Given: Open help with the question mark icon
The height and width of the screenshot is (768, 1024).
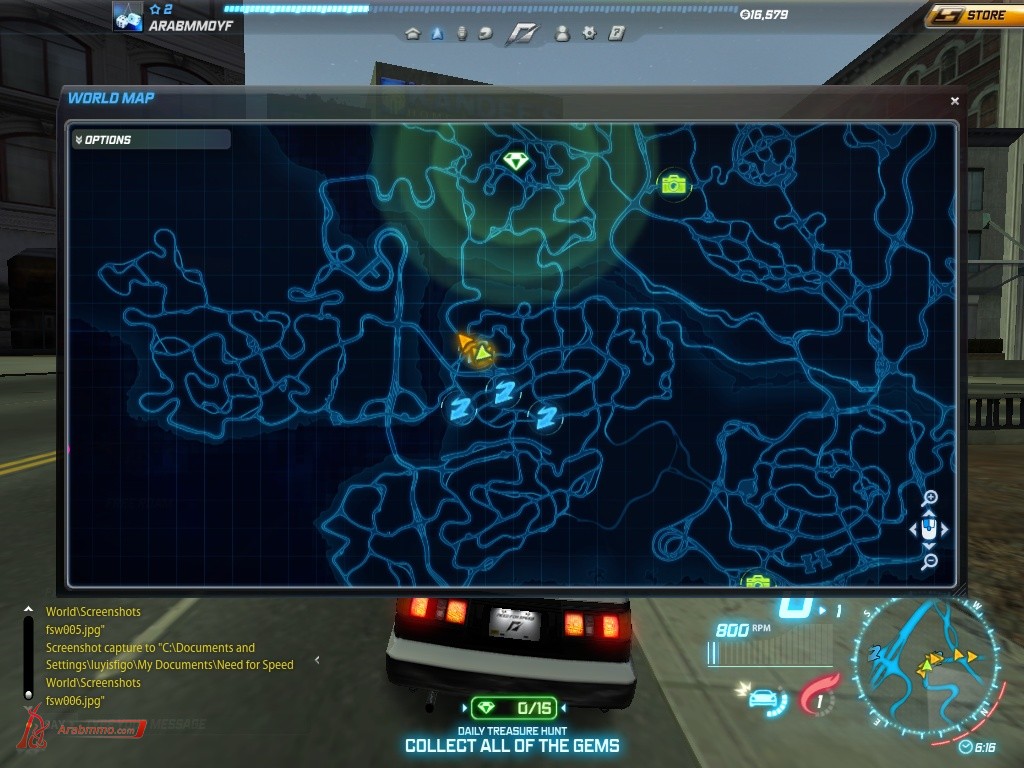Looking at the screenshot, I should pos(616,33).
